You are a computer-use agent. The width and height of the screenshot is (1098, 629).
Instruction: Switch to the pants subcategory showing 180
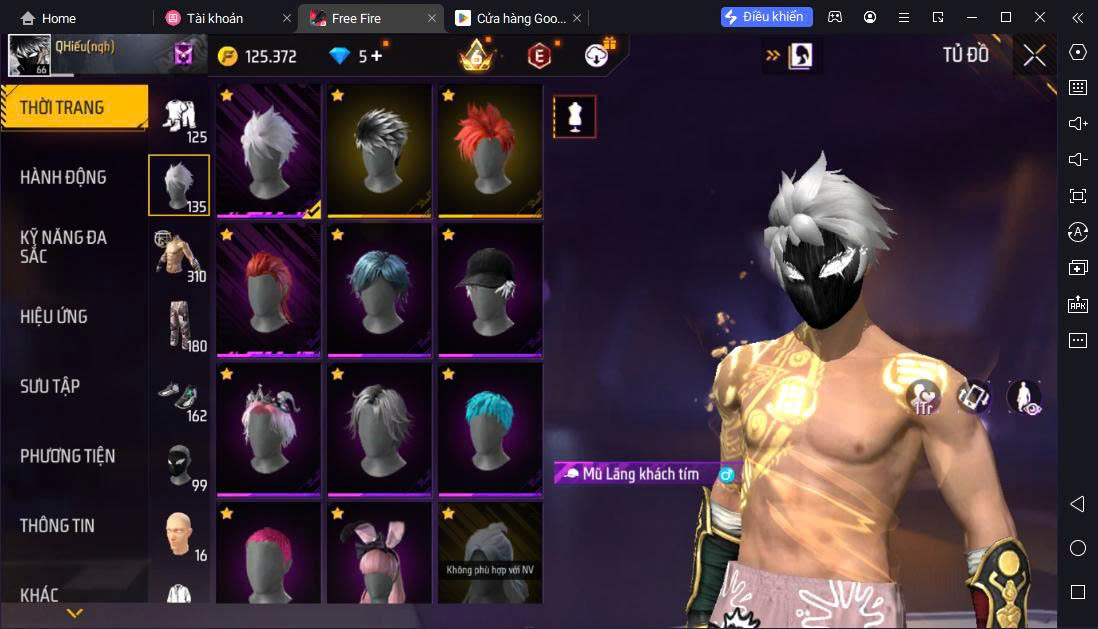pos(179,325)
